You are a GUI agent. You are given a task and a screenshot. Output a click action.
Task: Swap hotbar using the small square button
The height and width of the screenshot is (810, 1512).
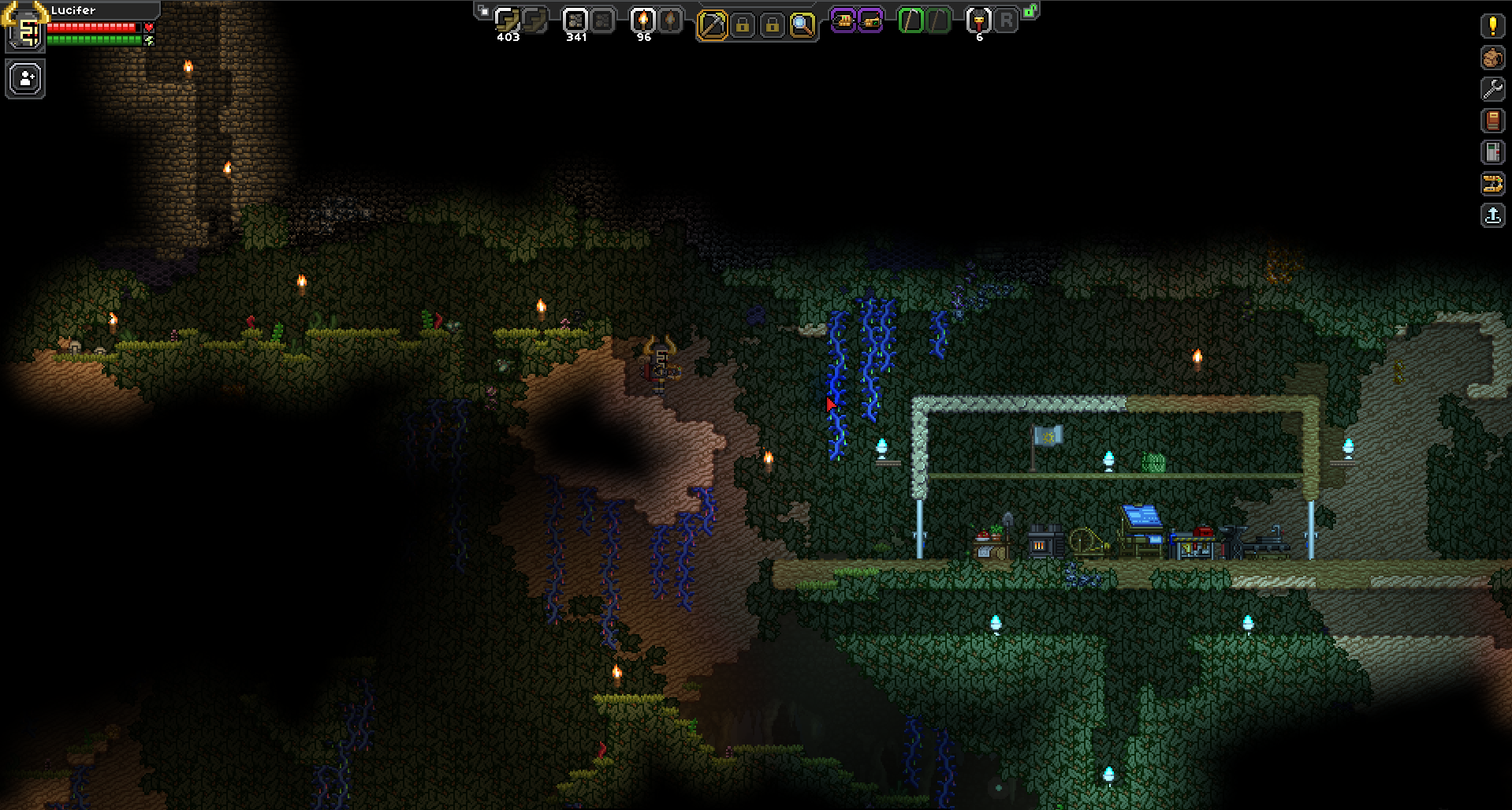click(x=483, y=12)
